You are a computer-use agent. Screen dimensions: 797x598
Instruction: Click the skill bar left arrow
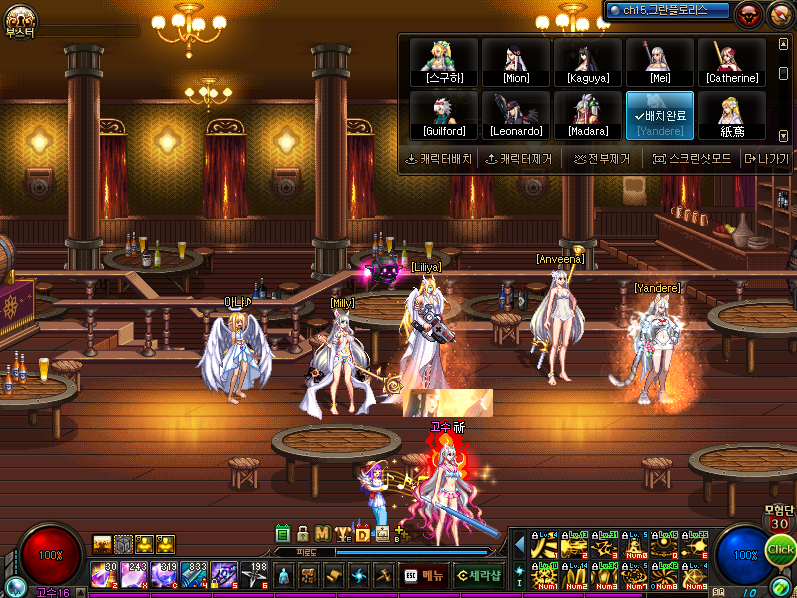click(519, 545)
